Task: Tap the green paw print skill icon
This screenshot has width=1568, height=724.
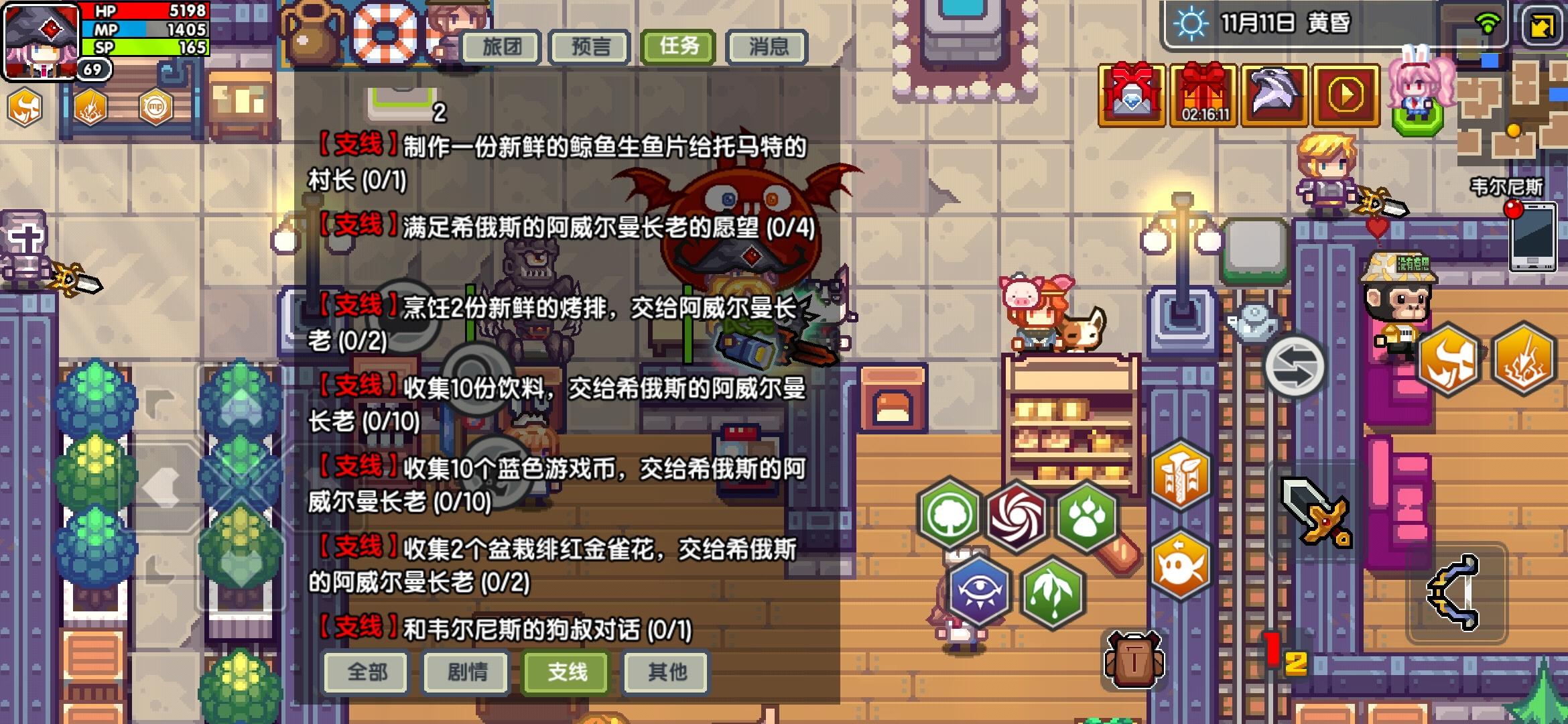Action: coord(1086,516)
